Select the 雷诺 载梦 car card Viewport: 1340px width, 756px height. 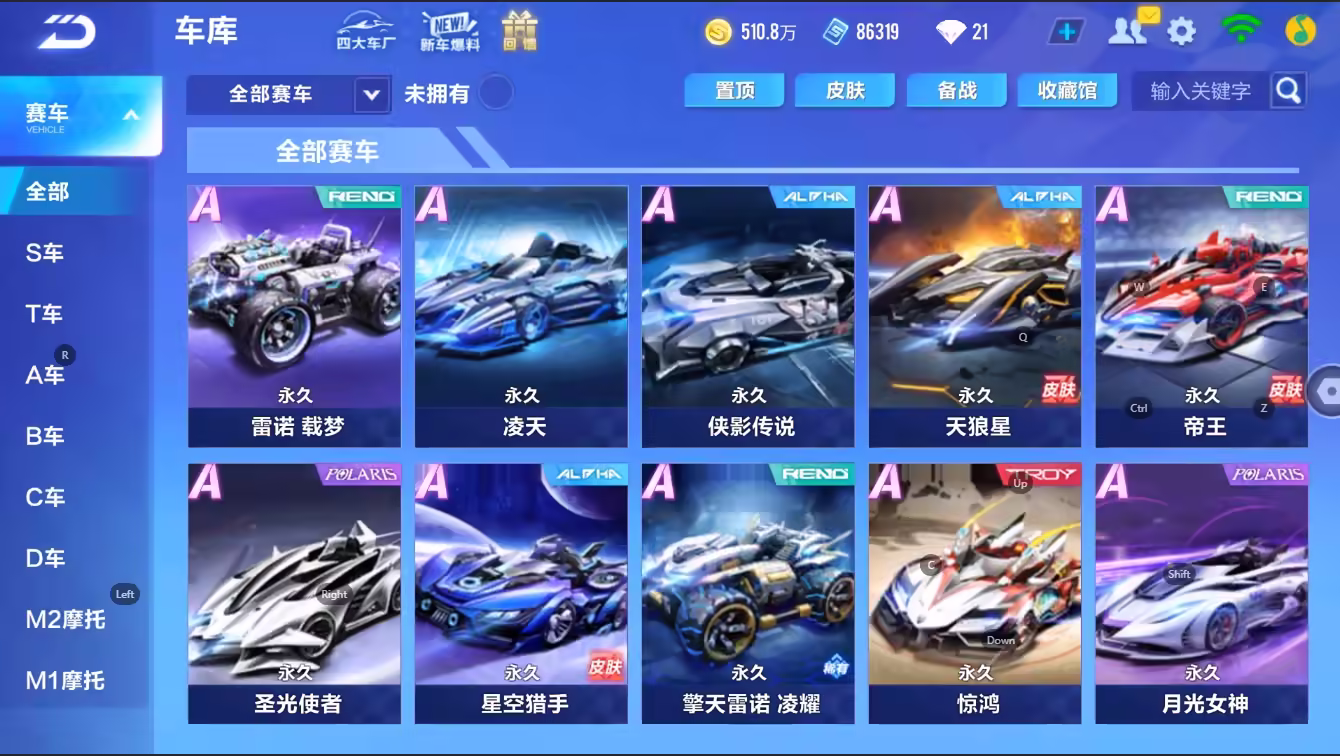pos(295,315)
